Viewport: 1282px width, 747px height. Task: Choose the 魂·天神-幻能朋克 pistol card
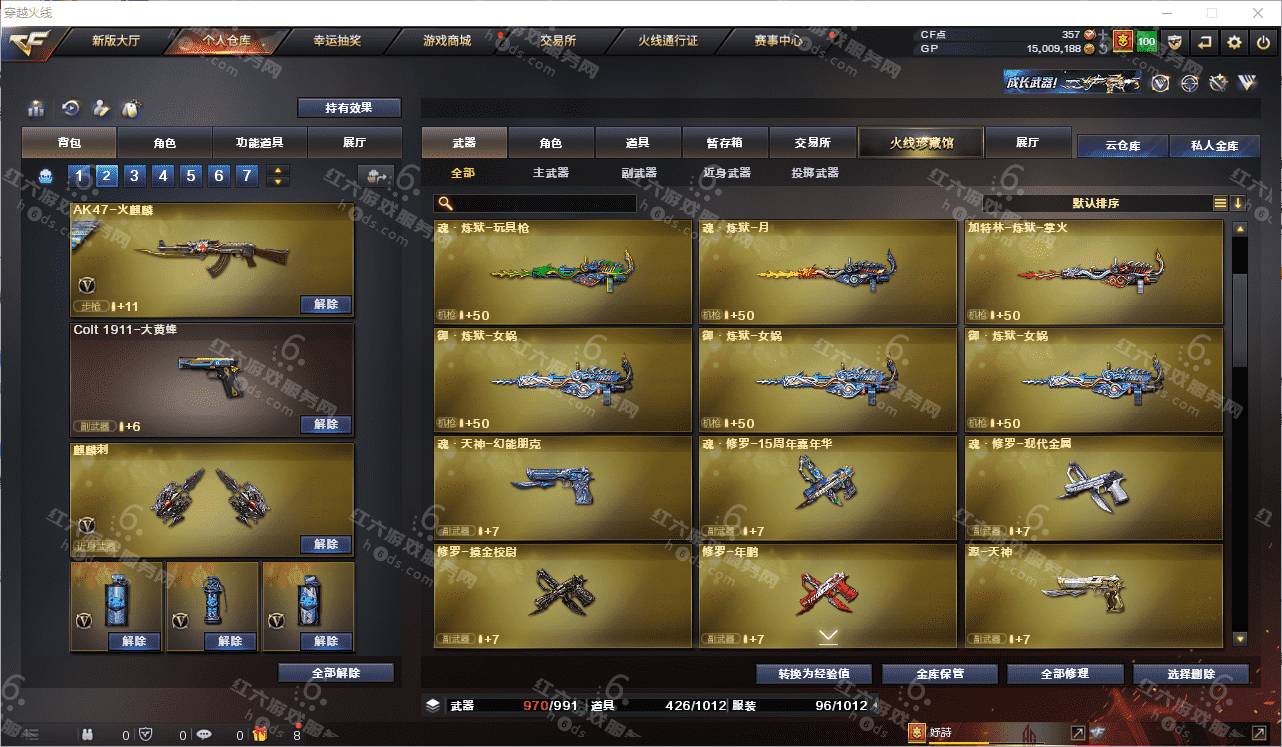tap(562, 487)
